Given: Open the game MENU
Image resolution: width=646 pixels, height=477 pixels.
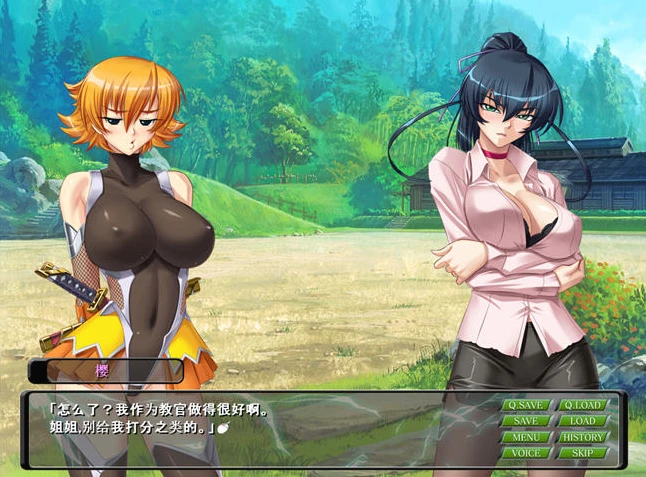Looking at the screenshot, I should (x=525, y=437).
